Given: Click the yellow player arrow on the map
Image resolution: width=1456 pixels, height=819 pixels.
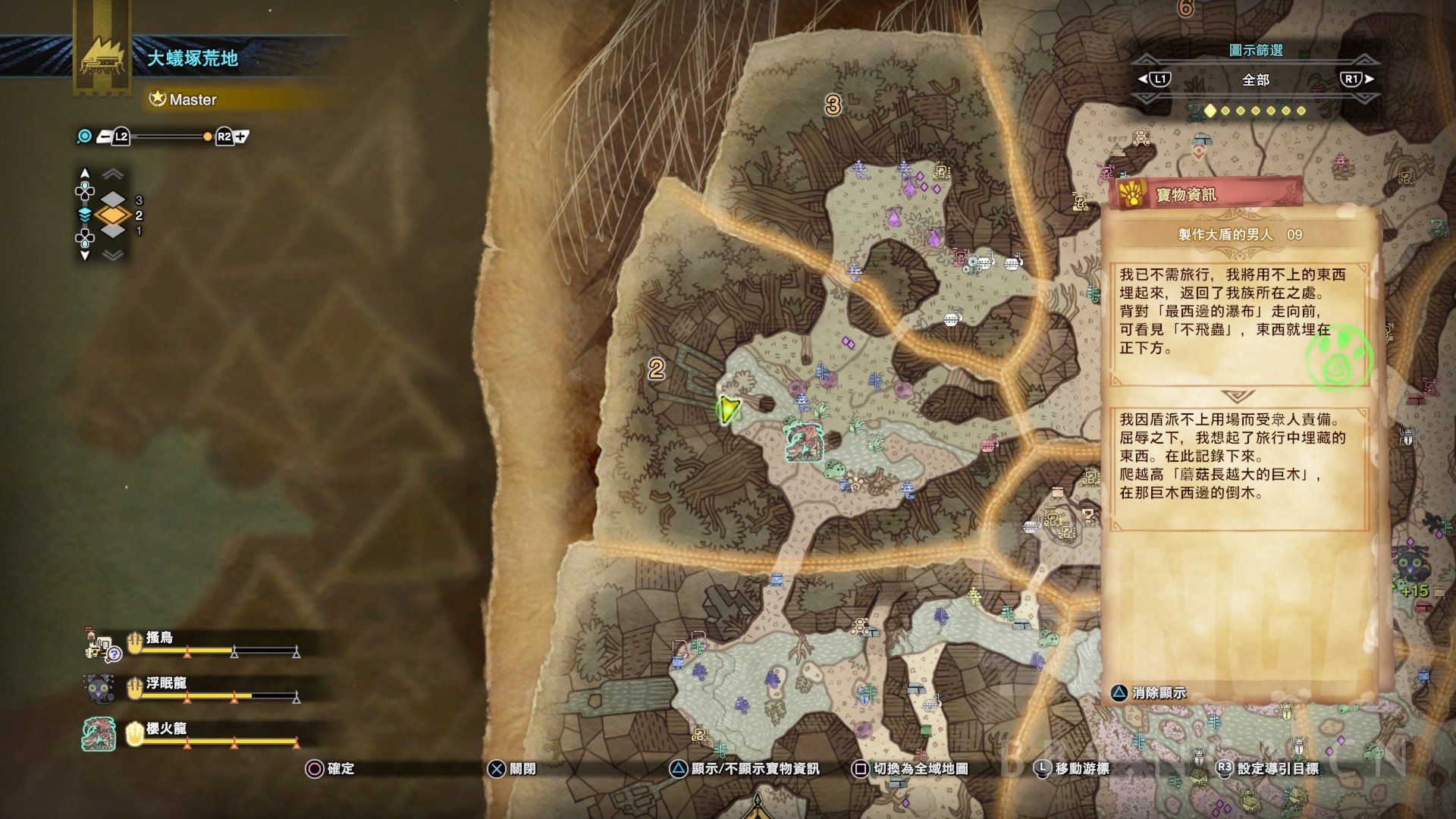Looking at the screenshot, I should [728, 409].
